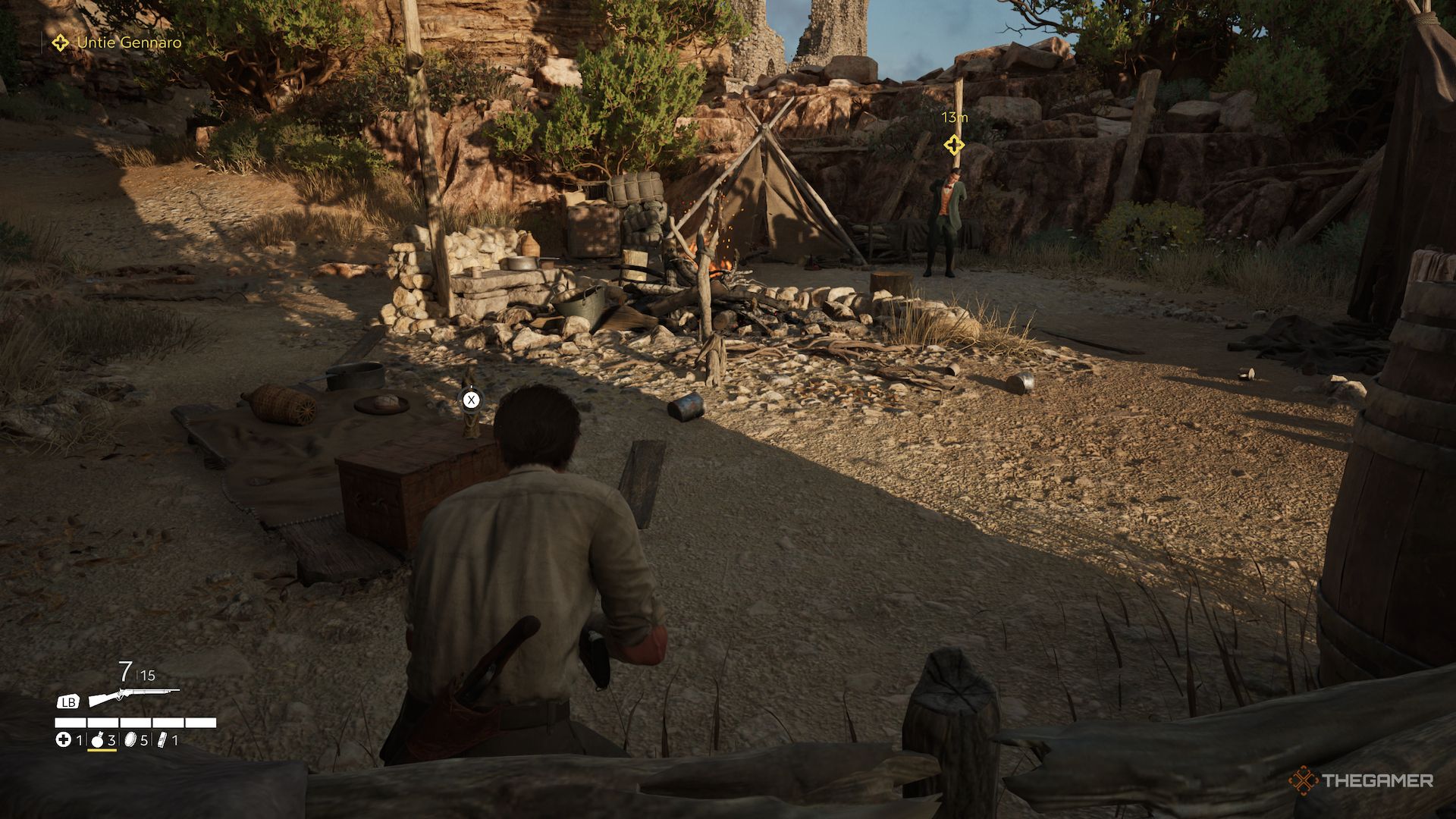Image resolution: width=1456 pixels, height=819 pixels.
Task: Toggle the highlighted bomb slot underline indicator
Action: tap(102, 751)
